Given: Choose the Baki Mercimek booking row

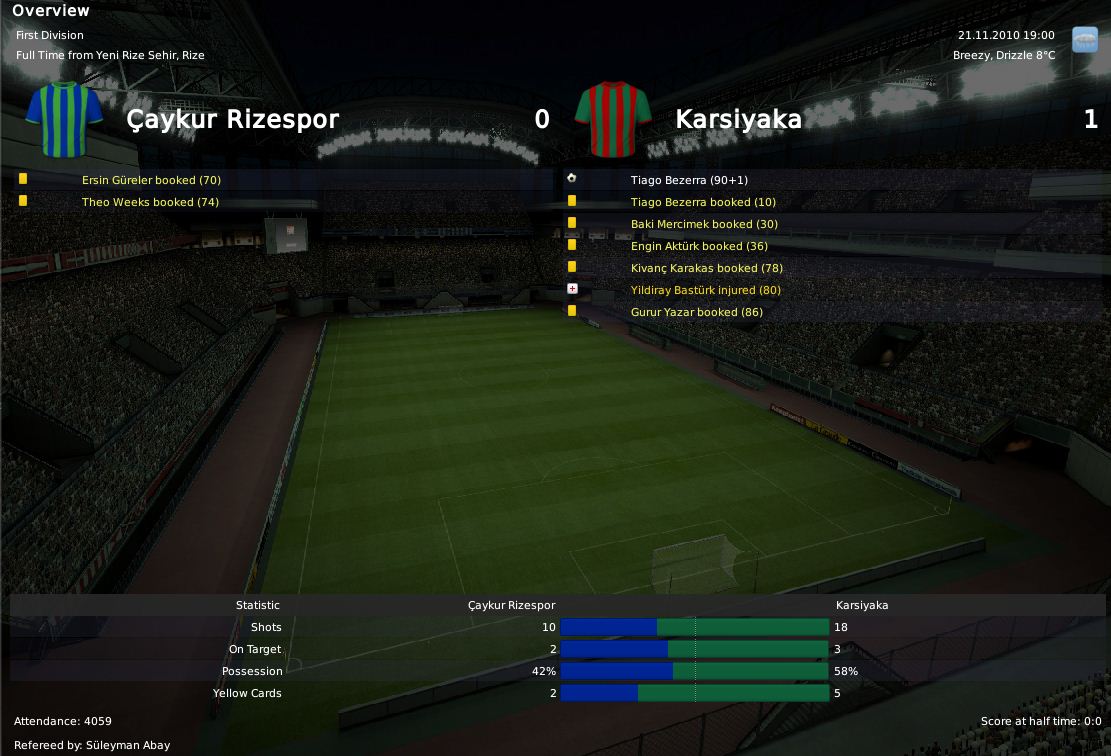Looking at the screenshot, I should [704, 224].
